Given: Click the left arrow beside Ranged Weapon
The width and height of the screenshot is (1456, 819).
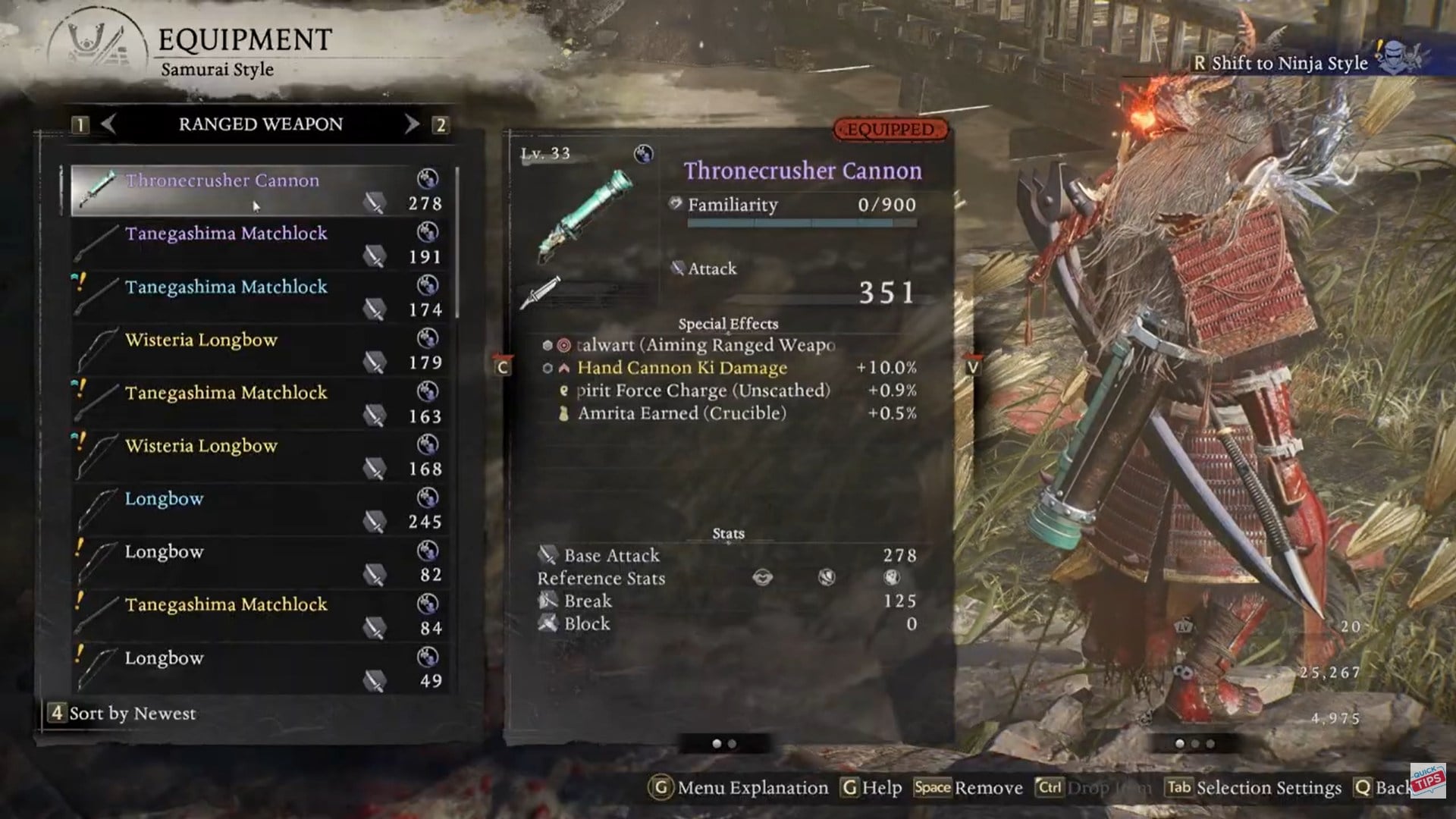Looking at the screenshot, I should (109, 124).
